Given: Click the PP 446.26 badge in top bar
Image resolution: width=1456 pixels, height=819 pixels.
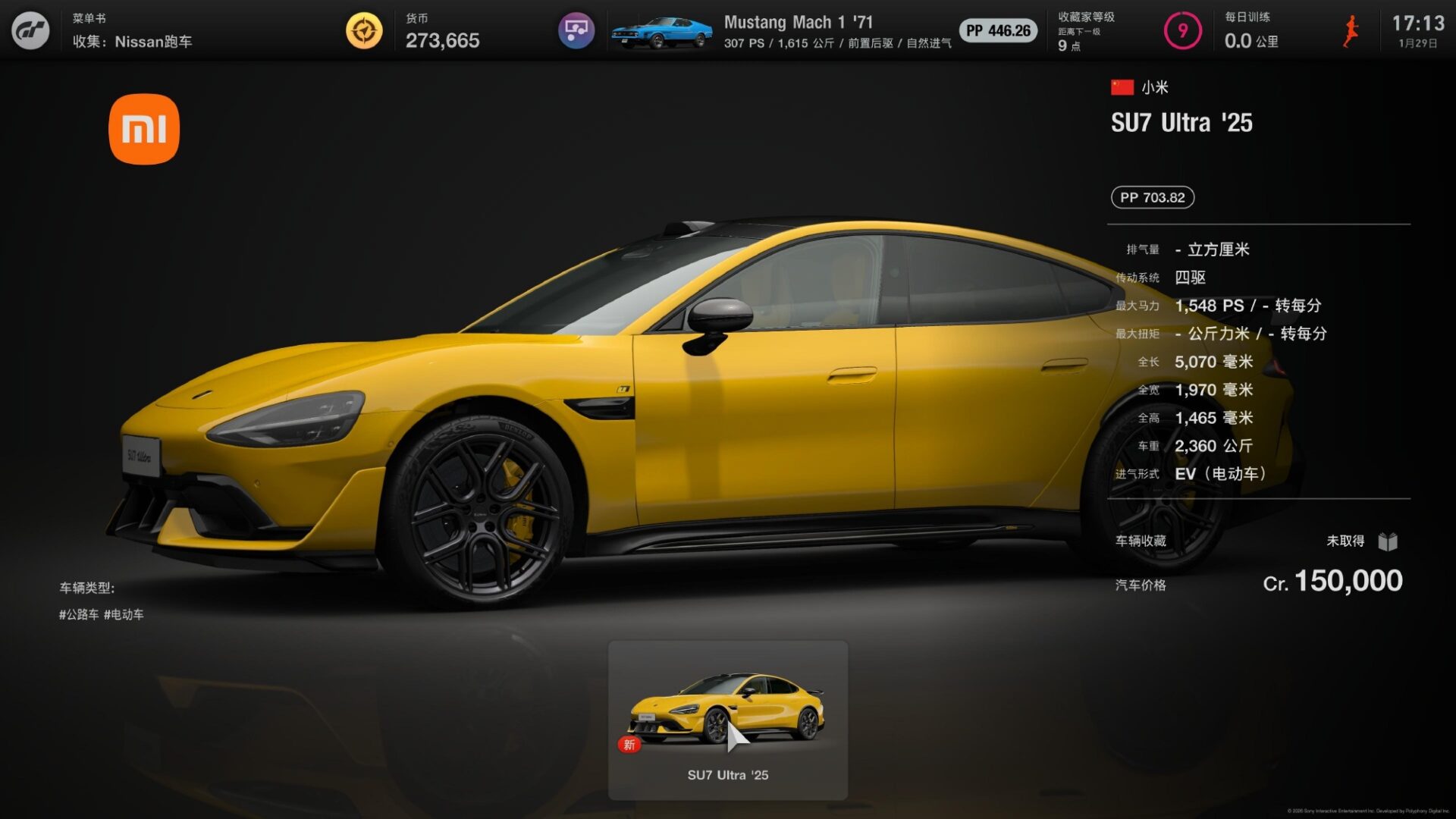Looking at the screenshot, I should 997,31.
